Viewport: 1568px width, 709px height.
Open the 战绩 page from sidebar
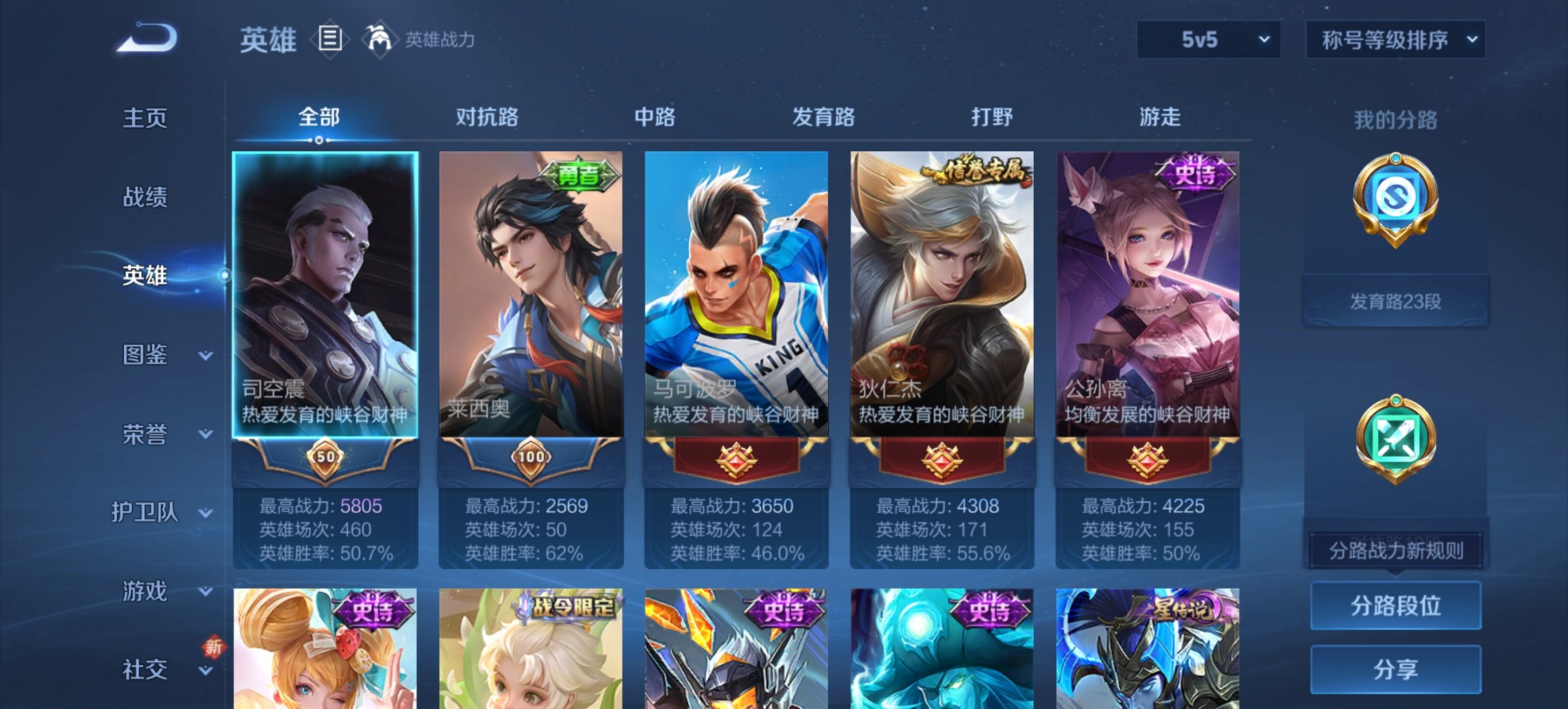(x=146, y=198)
